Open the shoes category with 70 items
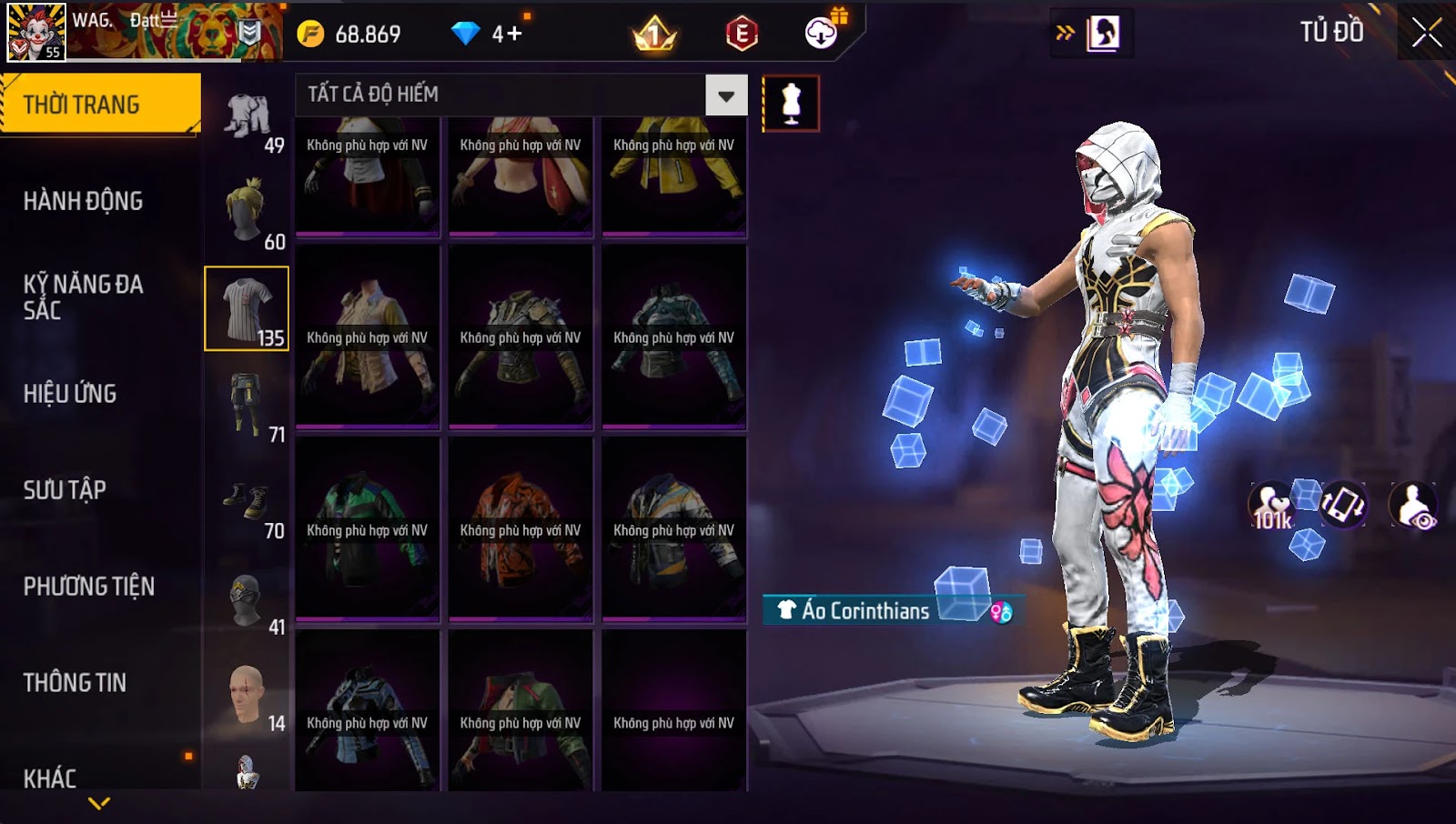1456x824 pixels. click(x=248, y=503)
